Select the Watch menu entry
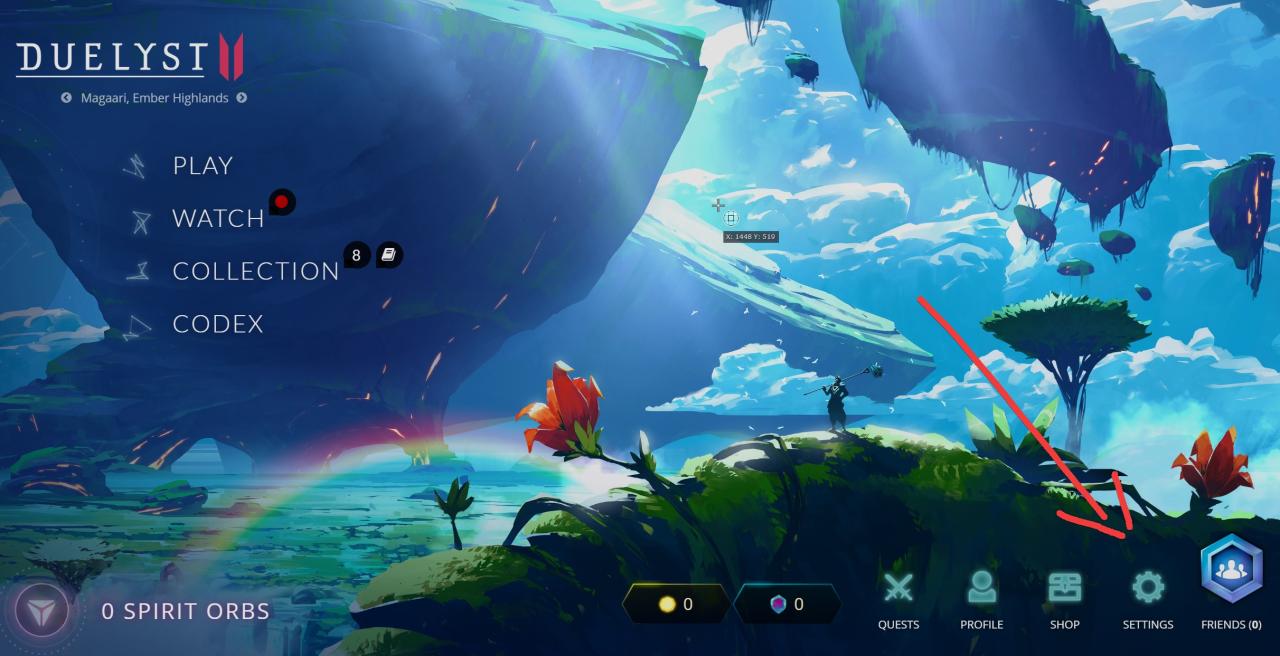Viewport: 1280px width, 656px height. click(217, 218)
